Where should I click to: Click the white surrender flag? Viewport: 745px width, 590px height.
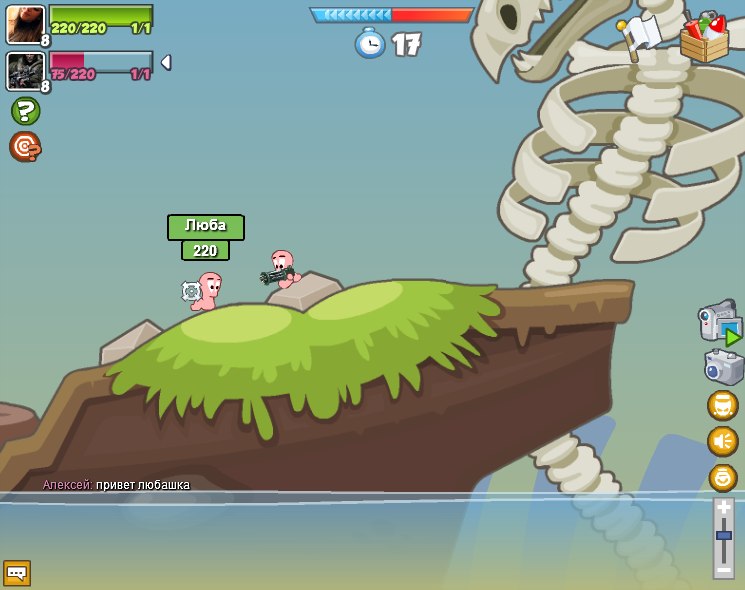tap(640, 35)
